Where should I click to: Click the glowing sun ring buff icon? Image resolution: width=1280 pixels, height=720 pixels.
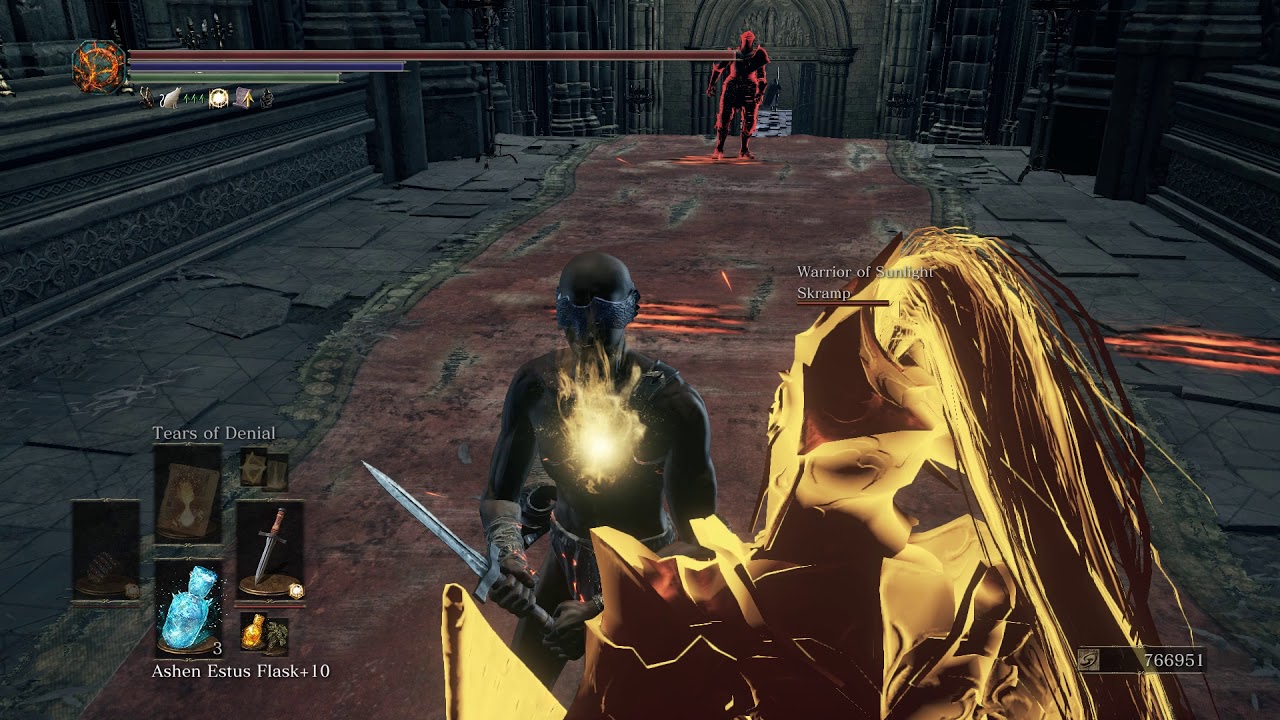click(218, 98)
